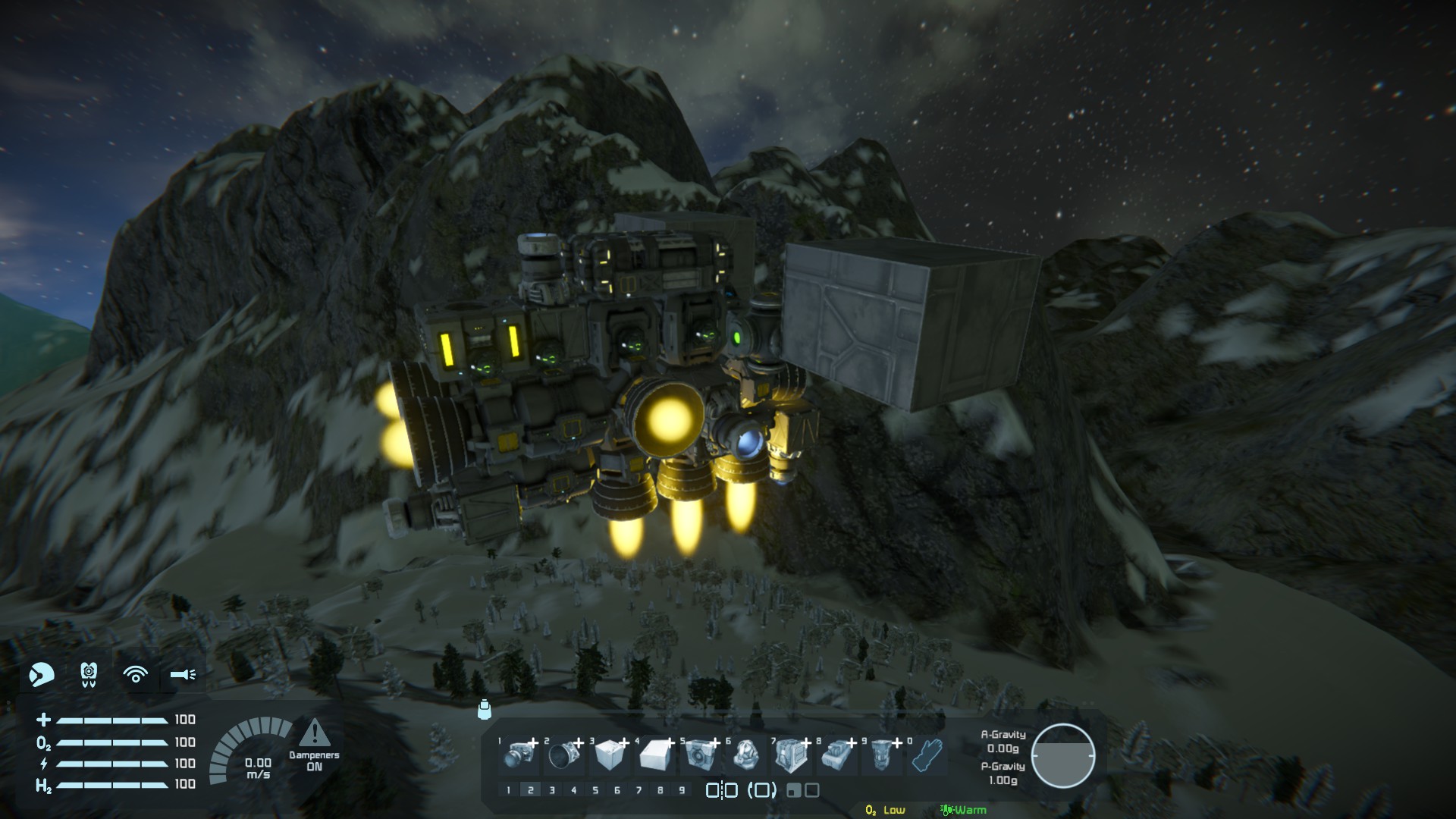Toggle the jetpack icon
Image resolution: width=1456 pixels, height=819 pixels.
[x=89, y=674]
